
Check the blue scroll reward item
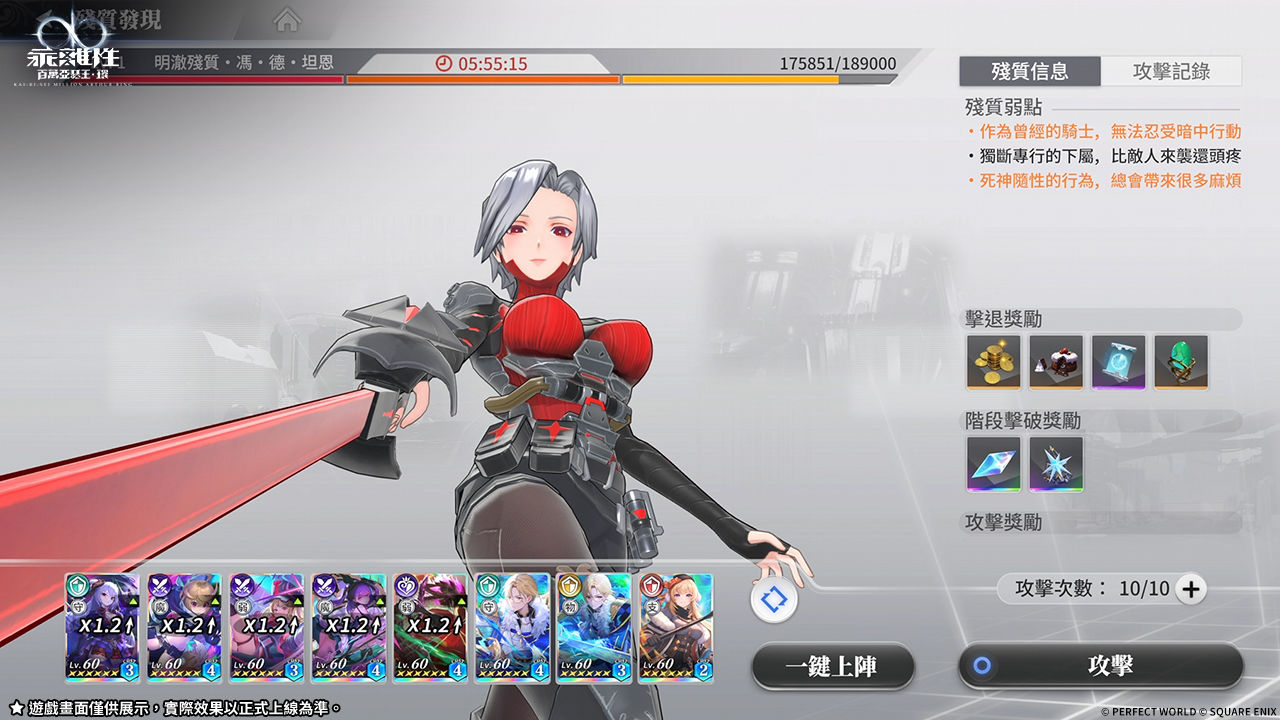coord(1118,361)
